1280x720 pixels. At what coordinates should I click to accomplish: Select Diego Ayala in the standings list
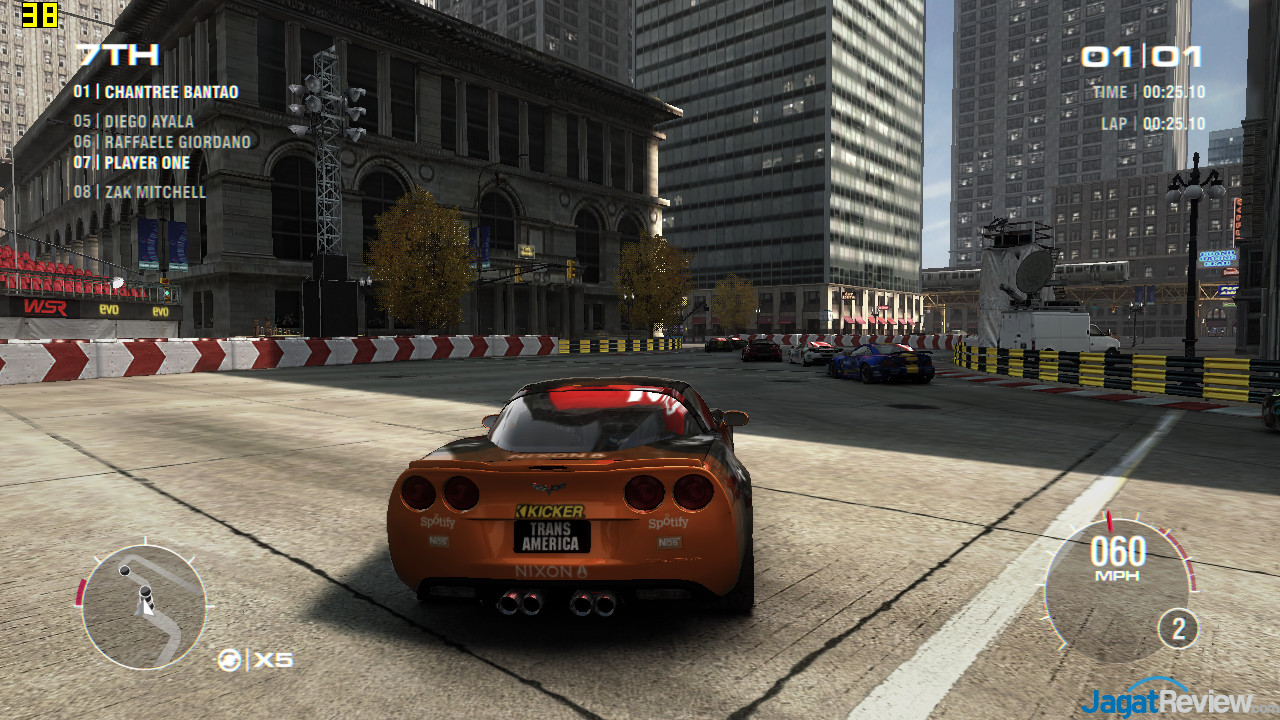coord(134,122)
